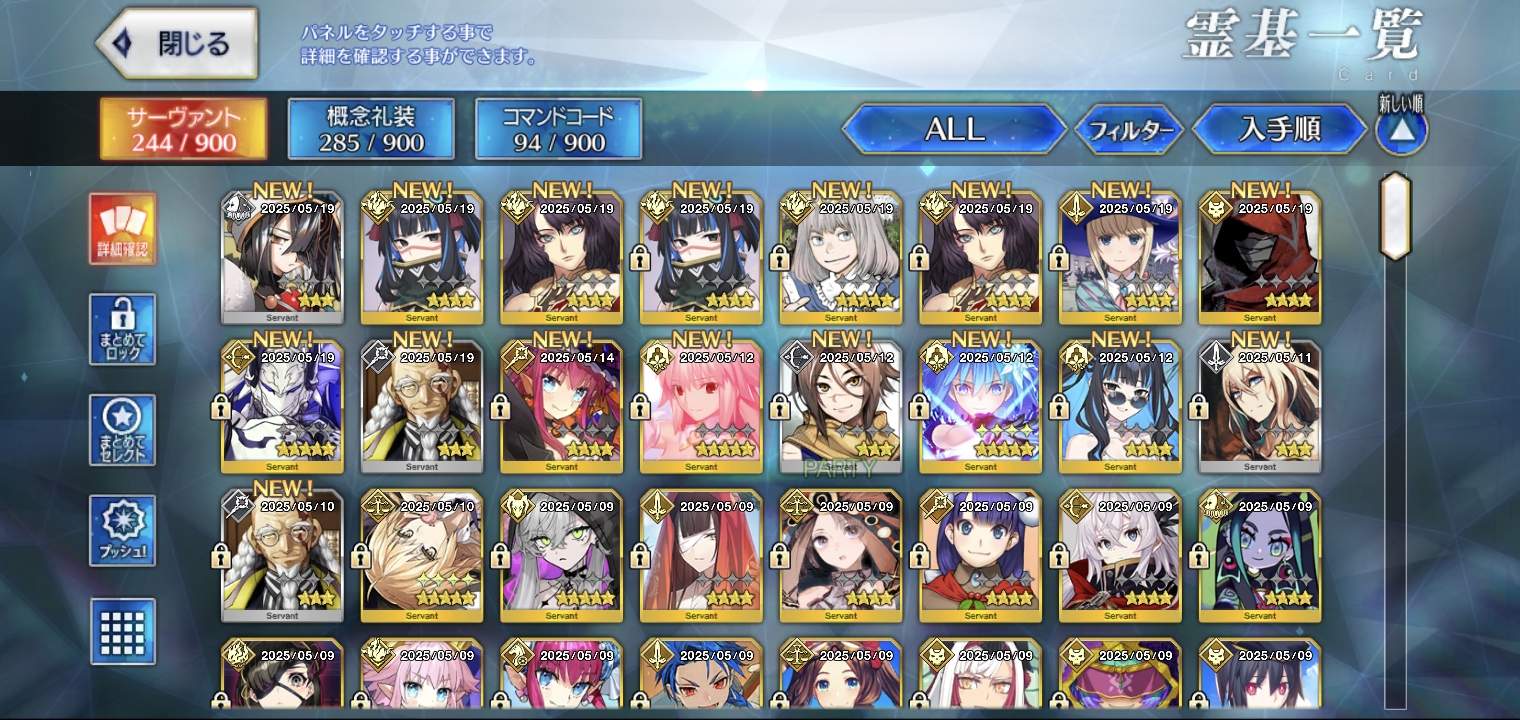Viewport: 1520px width, 720px height.
Task: Select the blue glowing servant card
Action: [x=980, y=407]
